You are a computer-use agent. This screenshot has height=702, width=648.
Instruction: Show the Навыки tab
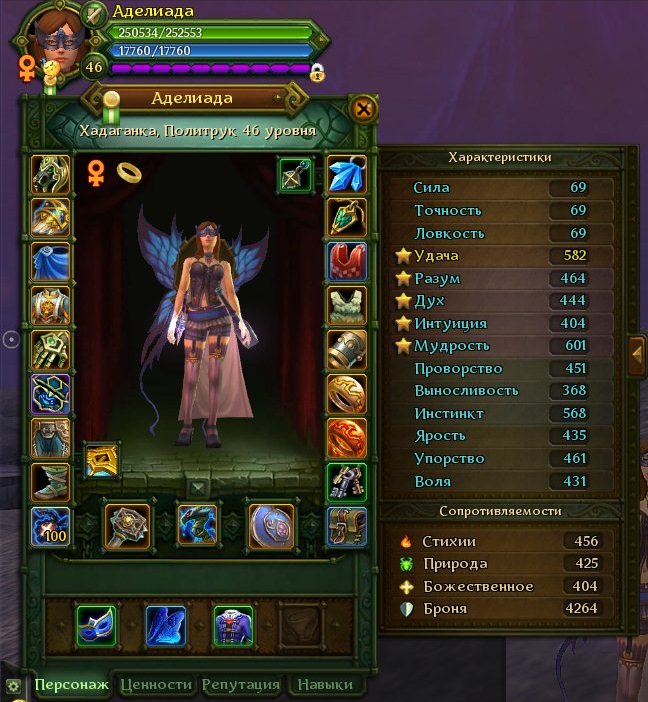click(323, 685)
